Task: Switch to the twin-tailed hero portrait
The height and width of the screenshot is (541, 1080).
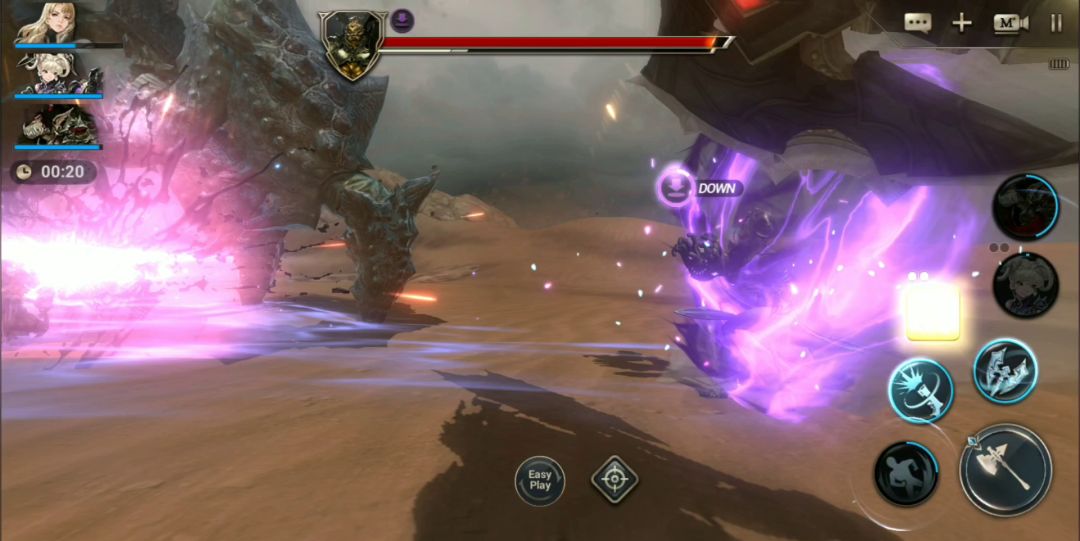Action: 59,75
